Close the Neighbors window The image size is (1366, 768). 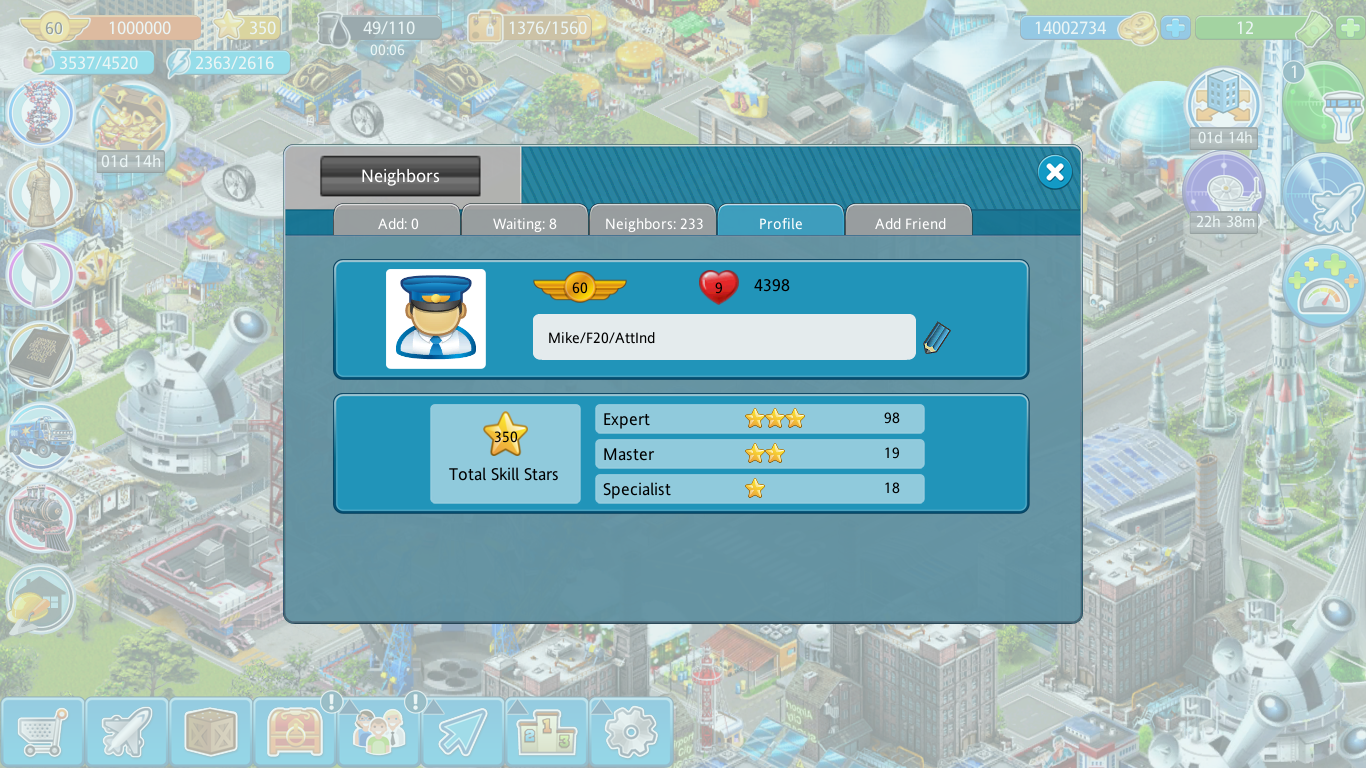pos(1054,172)
